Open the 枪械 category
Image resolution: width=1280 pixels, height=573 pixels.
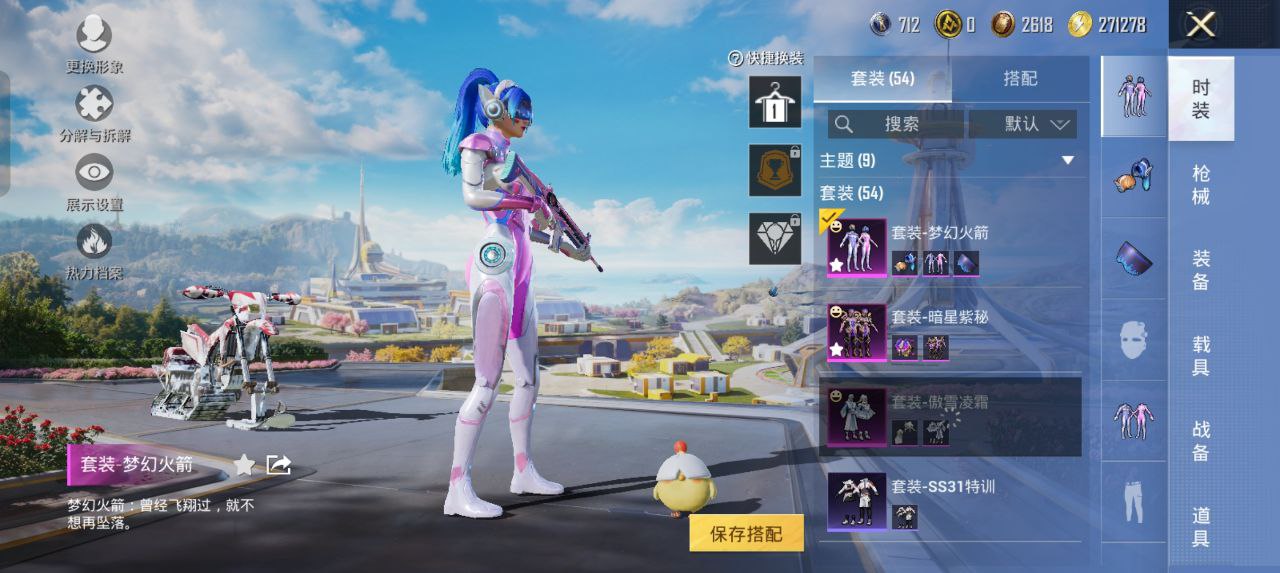(1201, 184)
